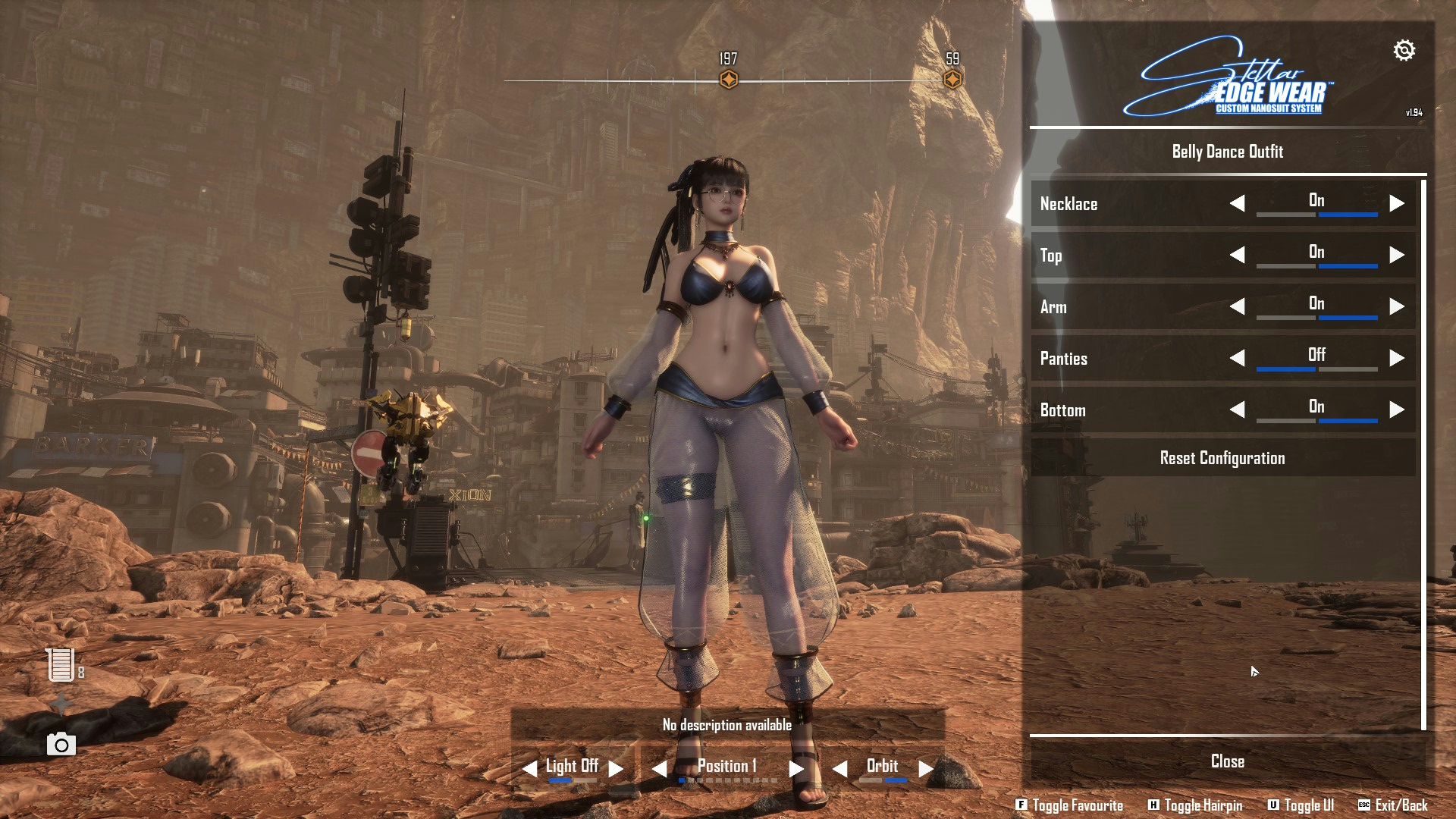Switch to the next camera Position
The width and height of the screenshot is (1456, 819).
[795, 768]
